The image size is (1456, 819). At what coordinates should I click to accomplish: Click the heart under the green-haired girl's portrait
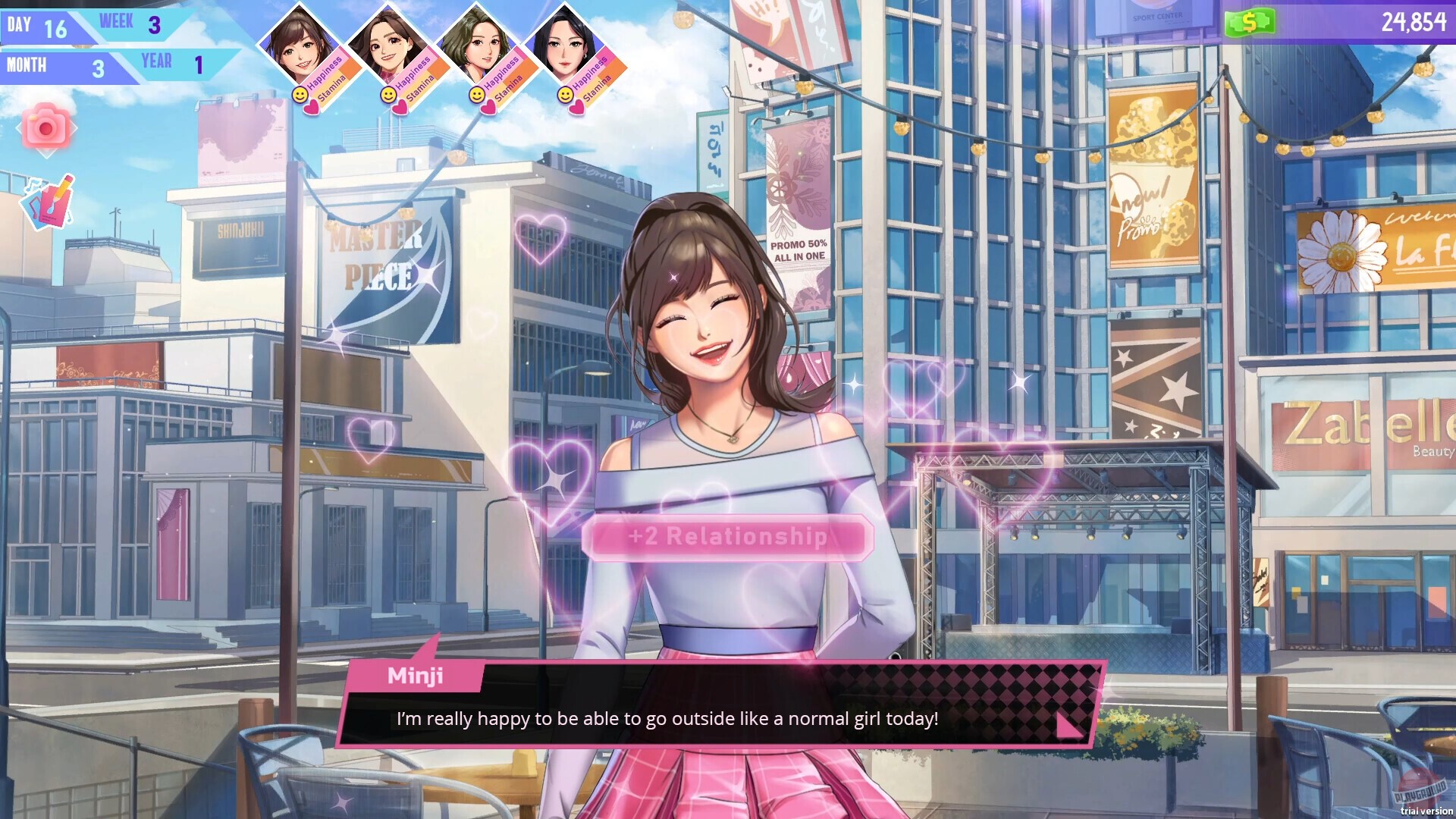coord(488,108)
